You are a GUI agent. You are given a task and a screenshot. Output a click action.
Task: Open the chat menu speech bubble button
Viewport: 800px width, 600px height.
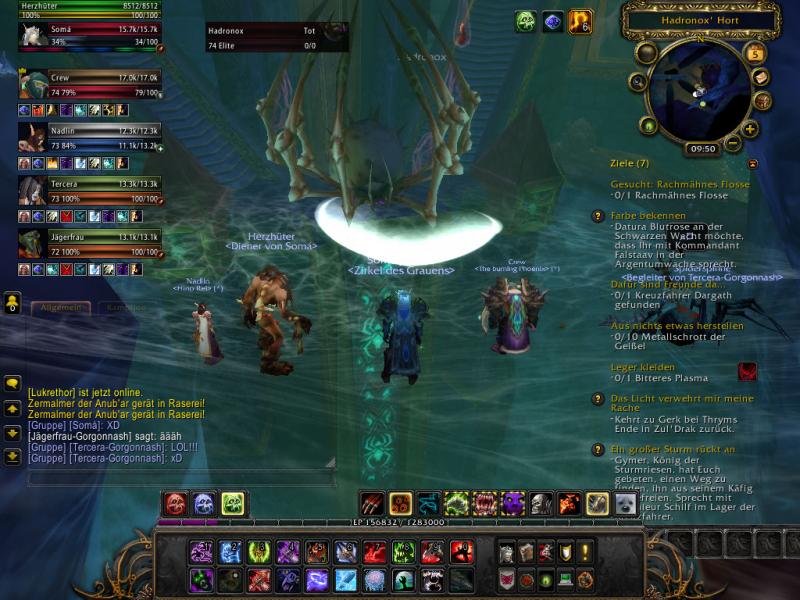13,383
